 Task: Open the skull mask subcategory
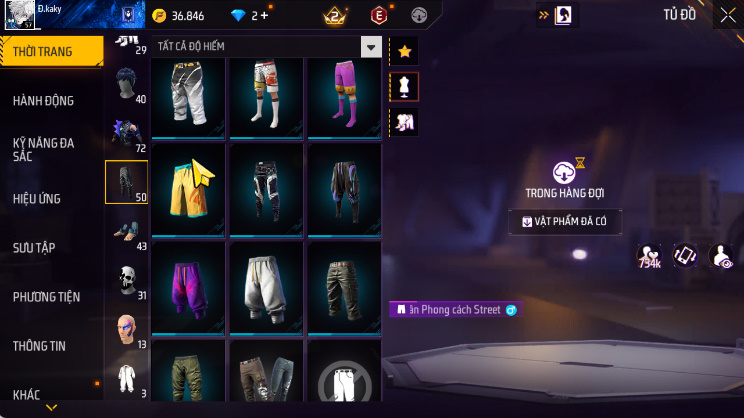pos(126,280)
